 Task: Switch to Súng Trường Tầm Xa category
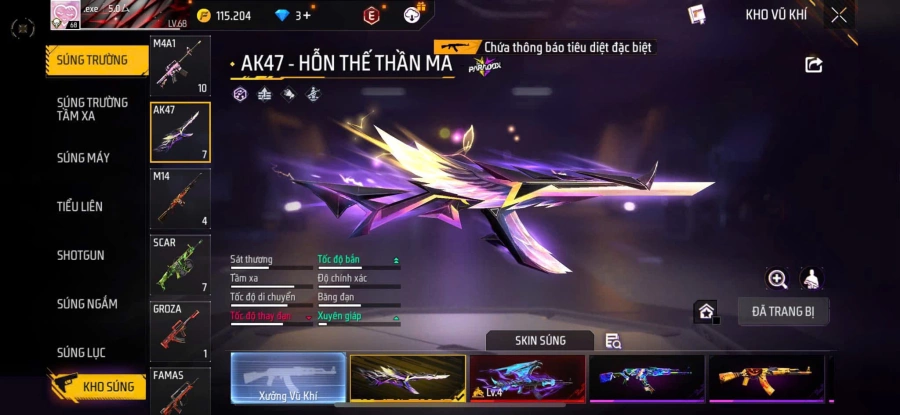(93, 109)
